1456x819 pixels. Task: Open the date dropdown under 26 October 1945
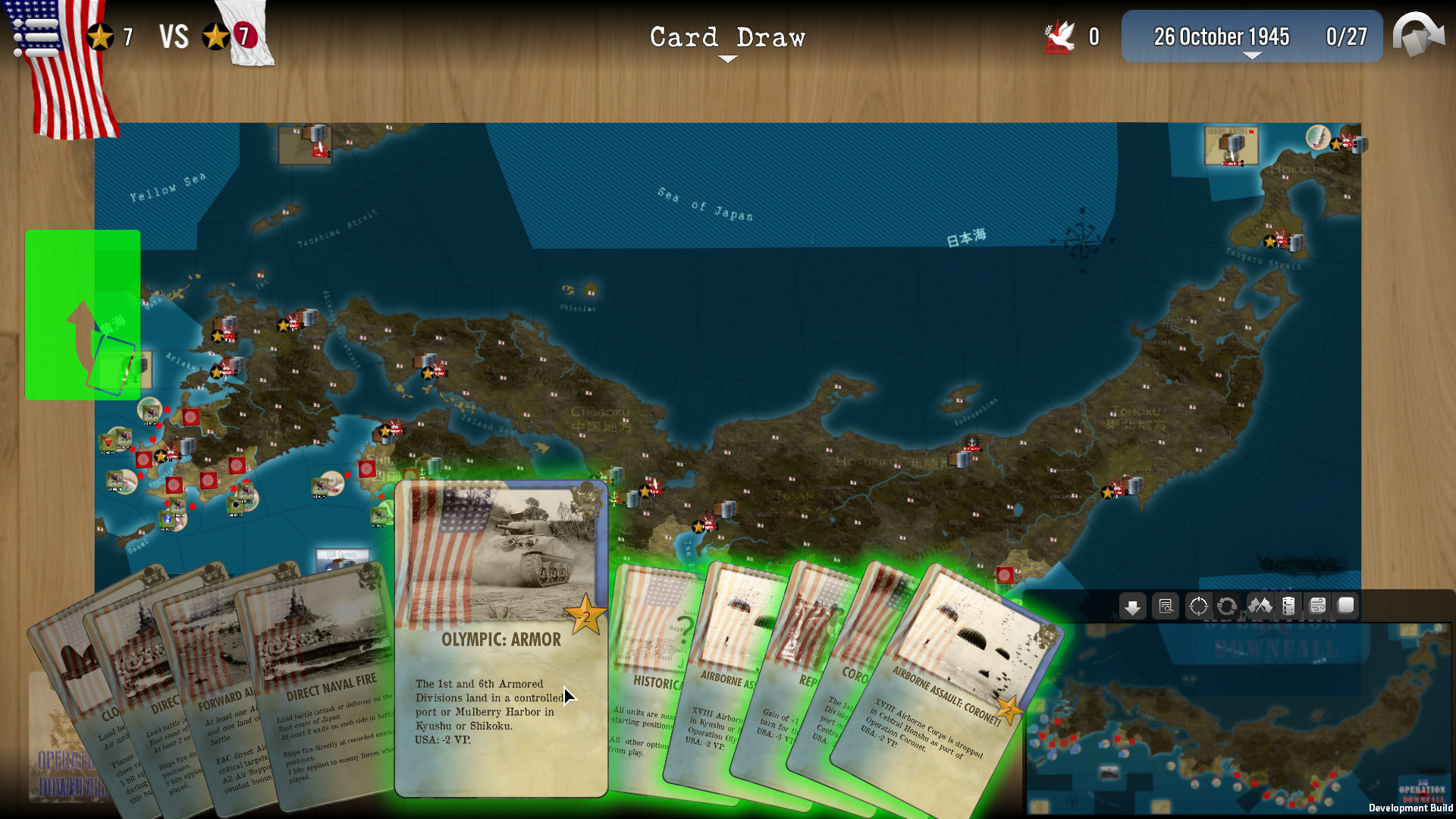(1251, 55)
